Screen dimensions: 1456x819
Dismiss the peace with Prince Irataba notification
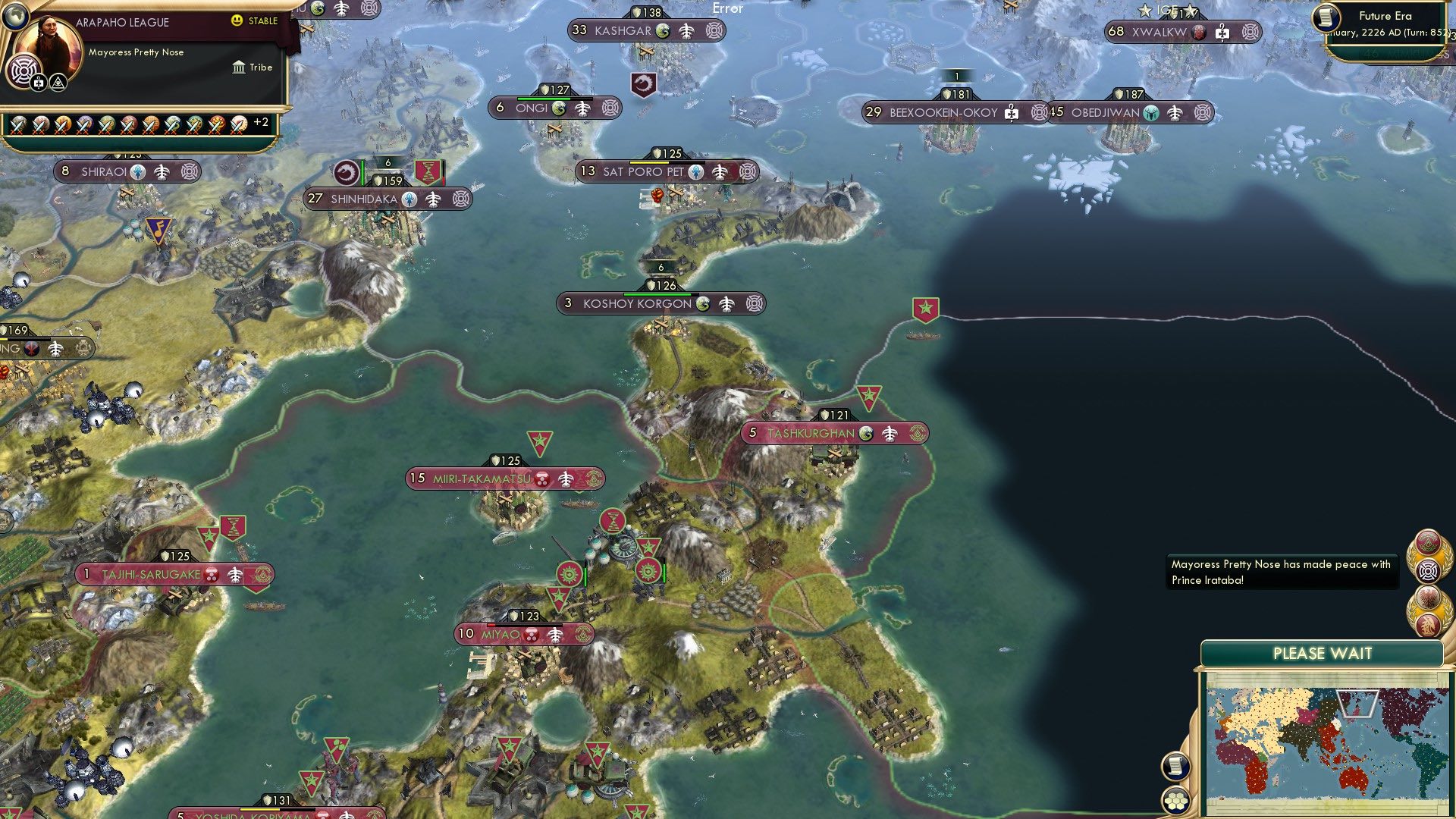1283,573
